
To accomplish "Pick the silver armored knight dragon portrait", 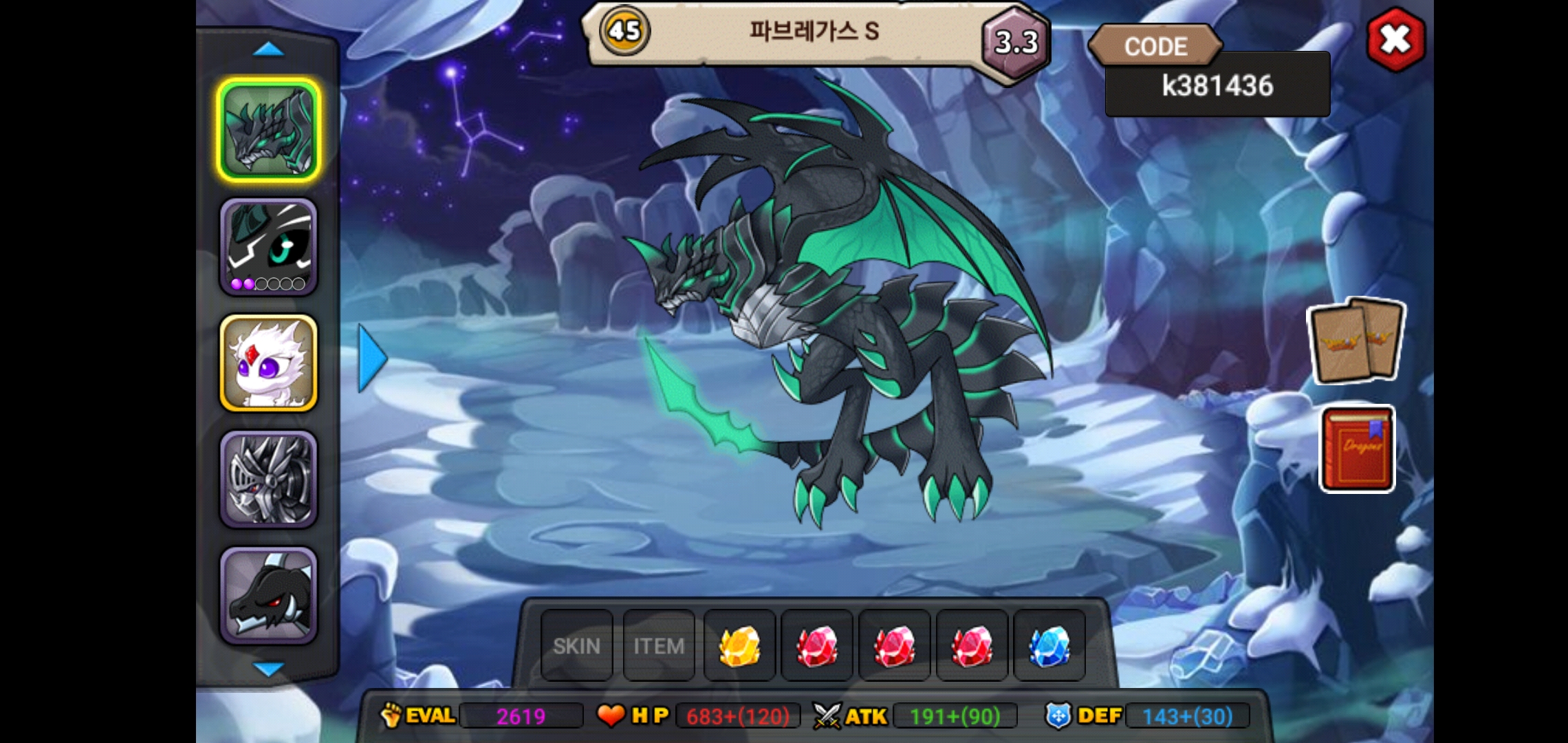I will 269,480.
